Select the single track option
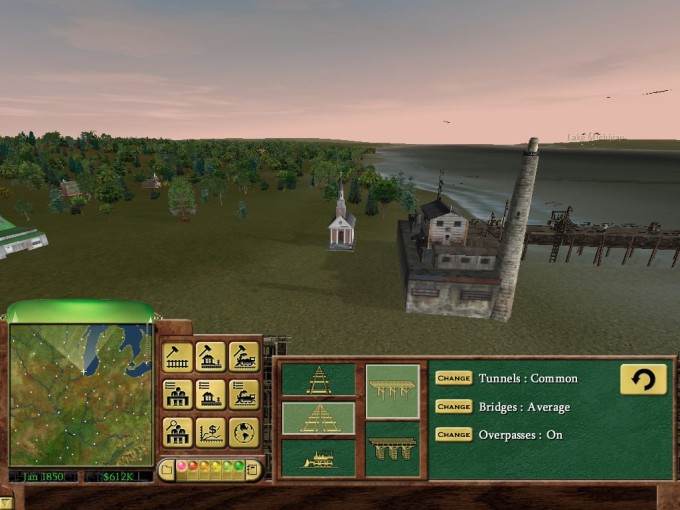Image resolution: width=680 pixels, height=510 pixels. [318, 380]
